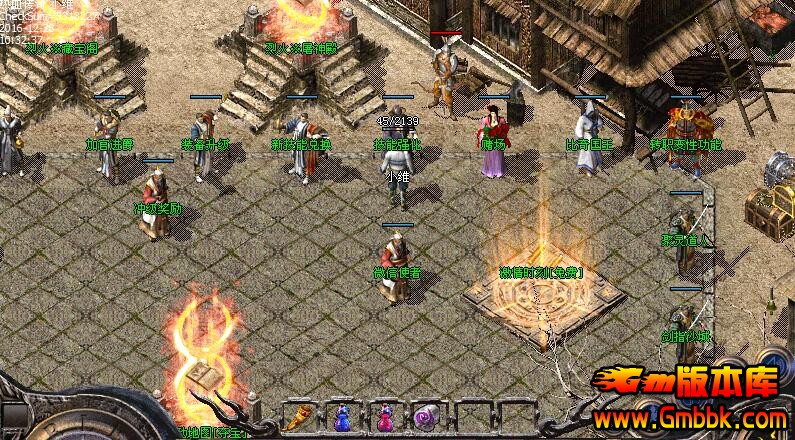Use the pink potion in the hotbar

(x=384, y=418)
